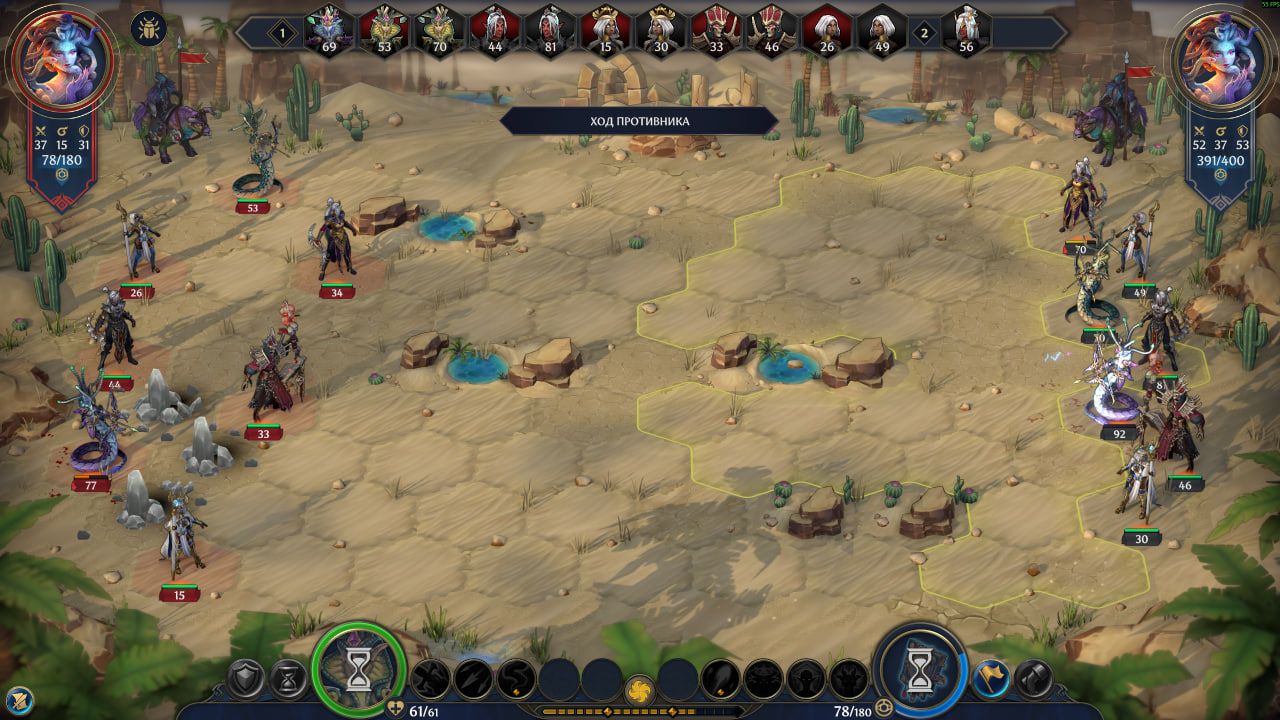Image resolution: width=1280 pixels, height=720 pixels.
Task: Click the golden swirl emblem in bottom bar
Action: click(x=640, y=690)
